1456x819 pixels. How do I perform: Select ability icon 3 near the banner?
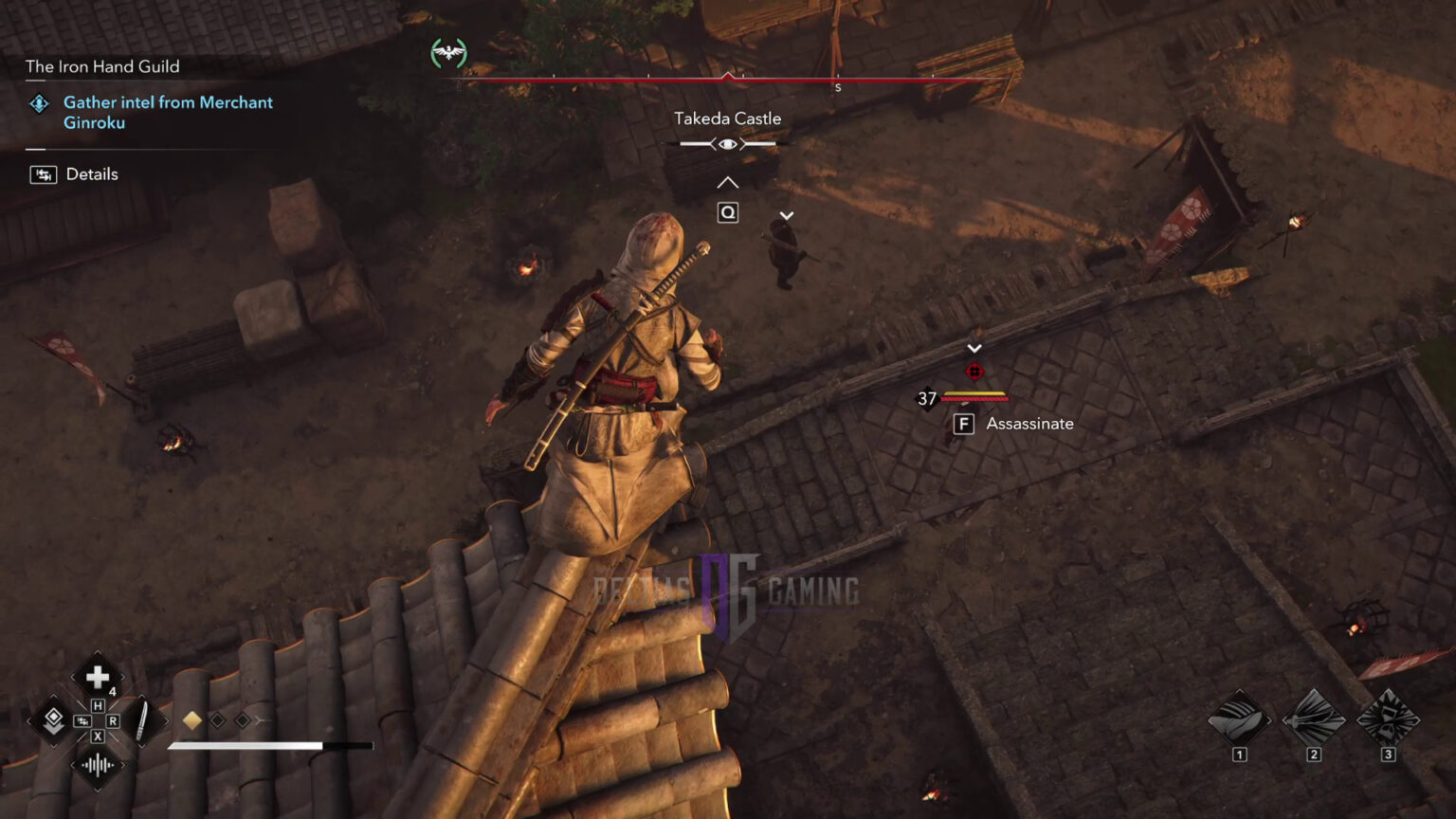pos(1388,722)
